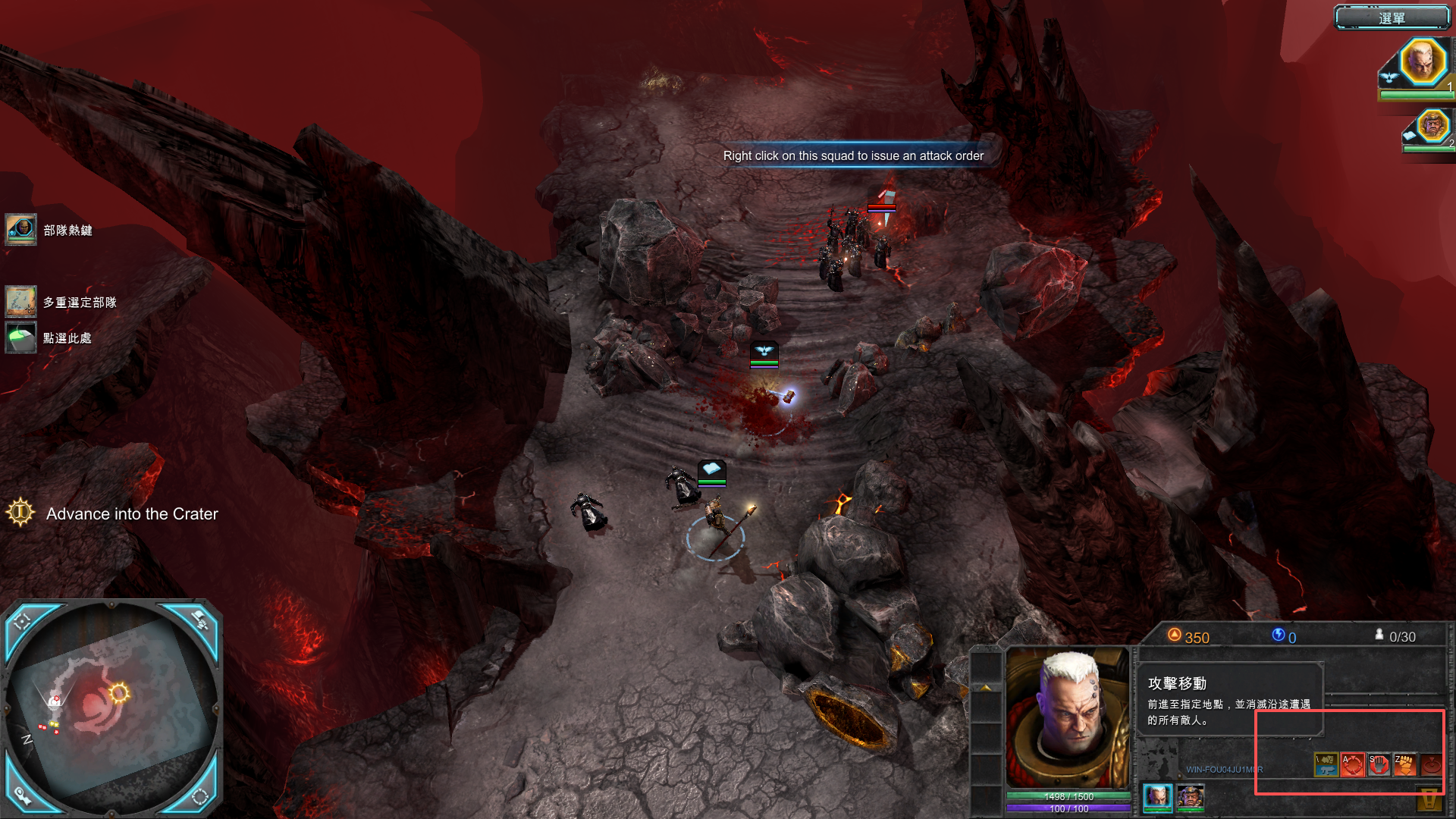Select the white-haired commander in selection bar

[1157, 796]
